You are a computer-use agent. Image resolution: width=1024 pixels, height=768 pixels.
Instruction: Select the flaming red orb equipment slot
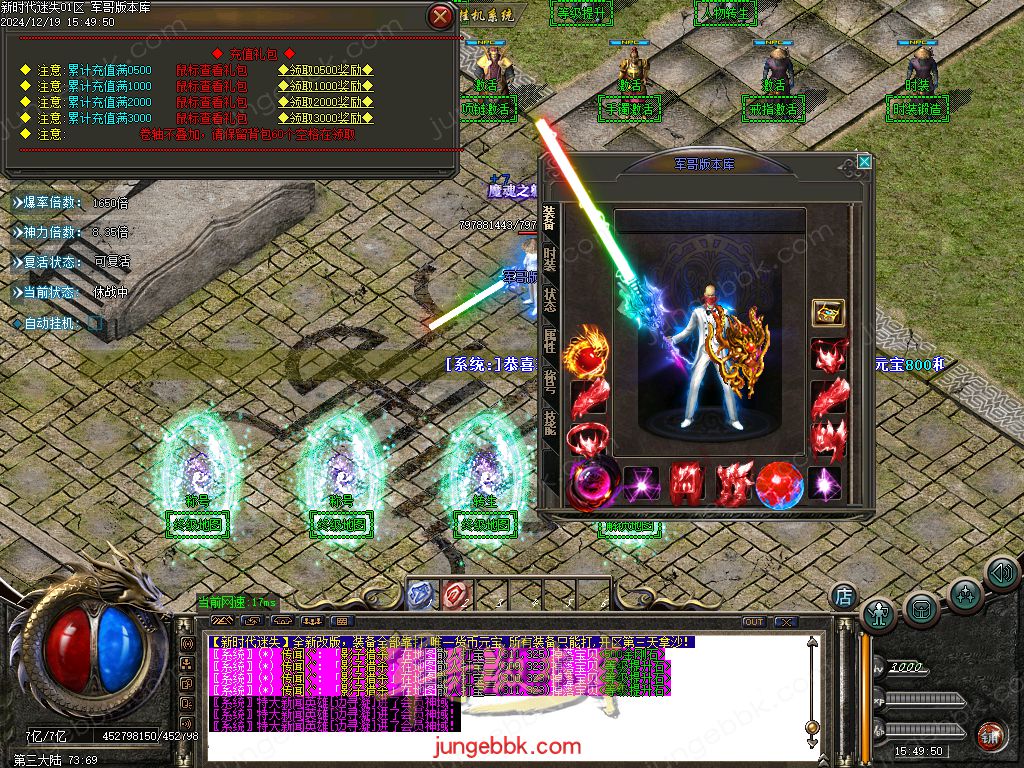tap(587, 355)
